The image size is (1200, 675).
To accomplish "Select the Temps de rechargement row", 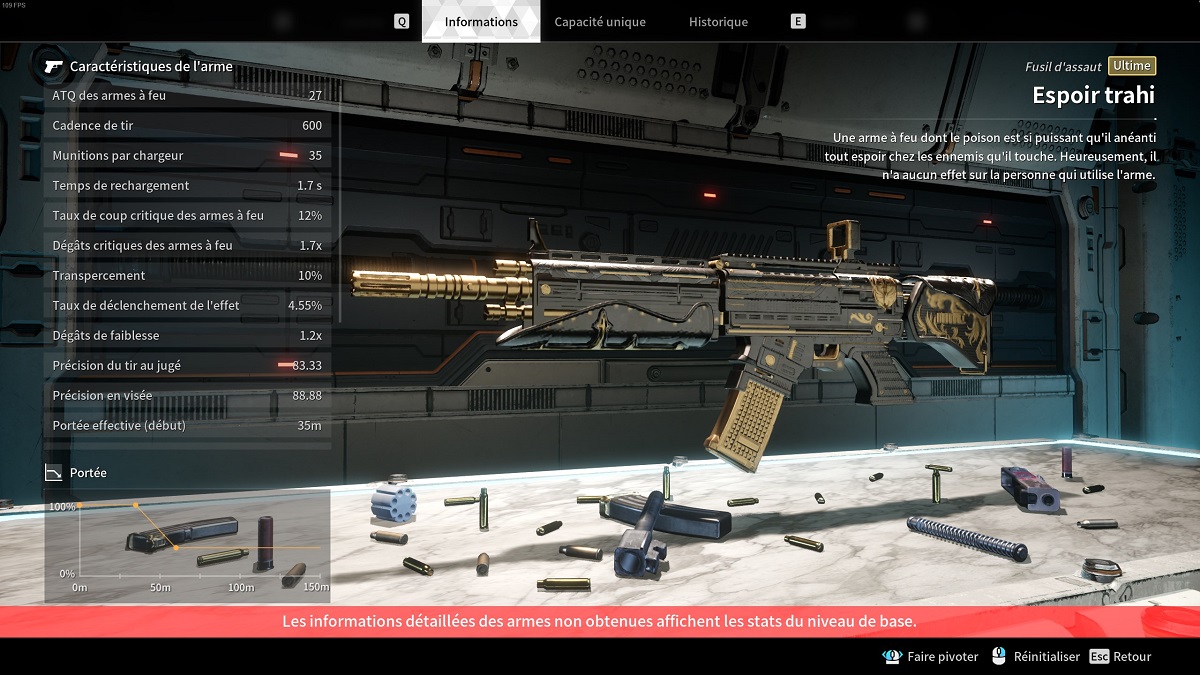I will (187, 185).
